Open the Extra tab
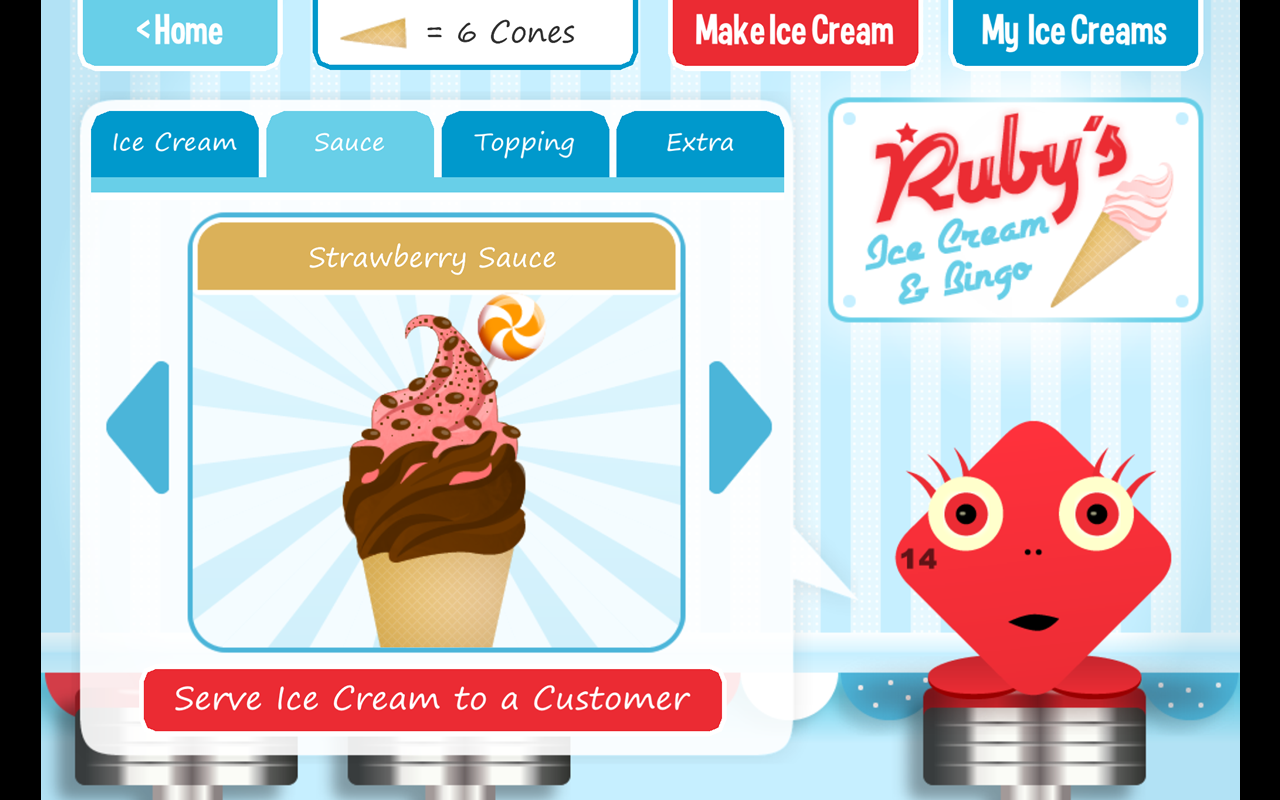The height and width of the screenshot is (800, 1280). click(699, 143)
